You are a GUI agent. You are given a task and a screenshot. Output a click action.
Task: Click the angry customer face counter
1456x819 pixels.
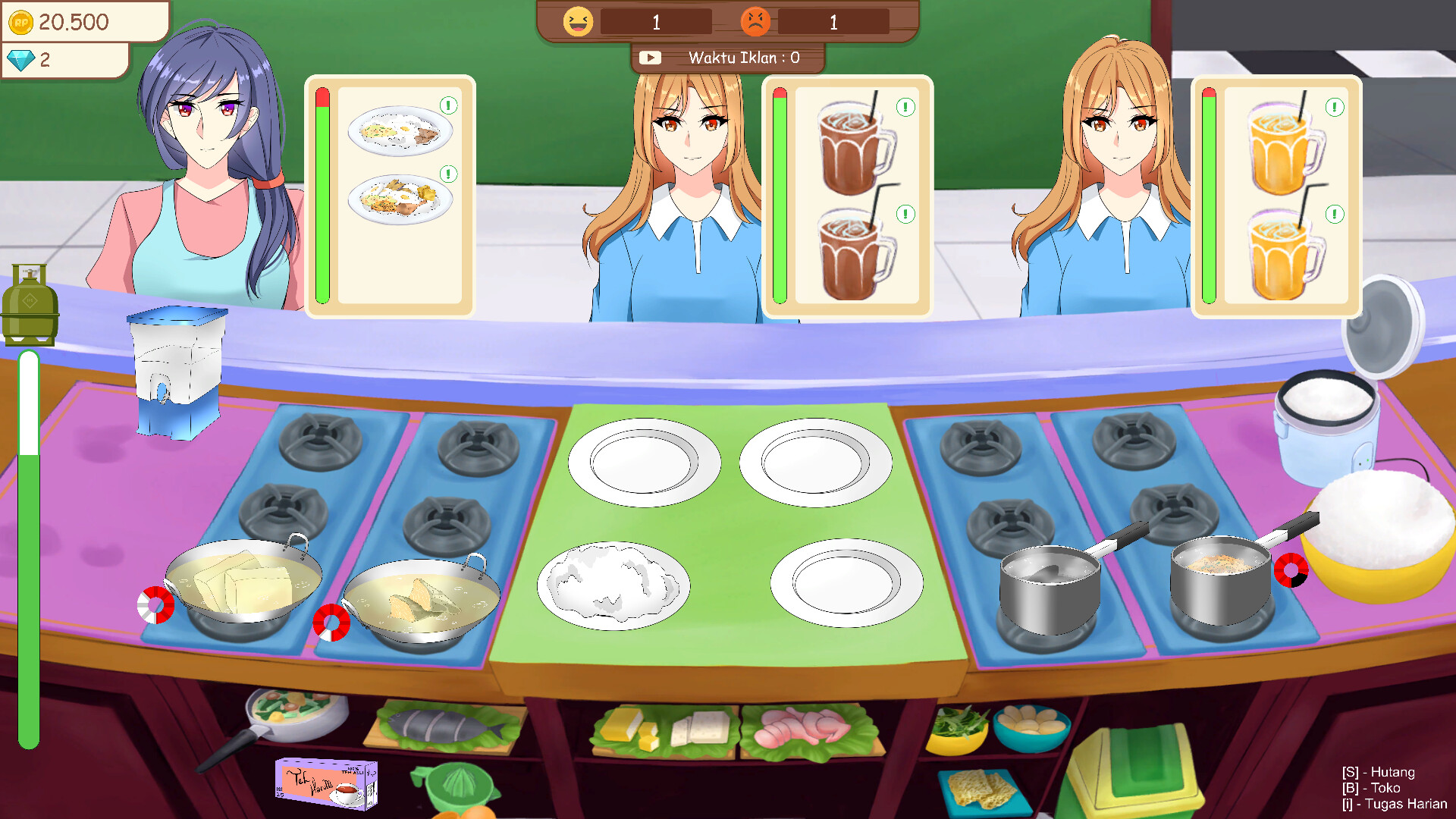click(757, 22)
